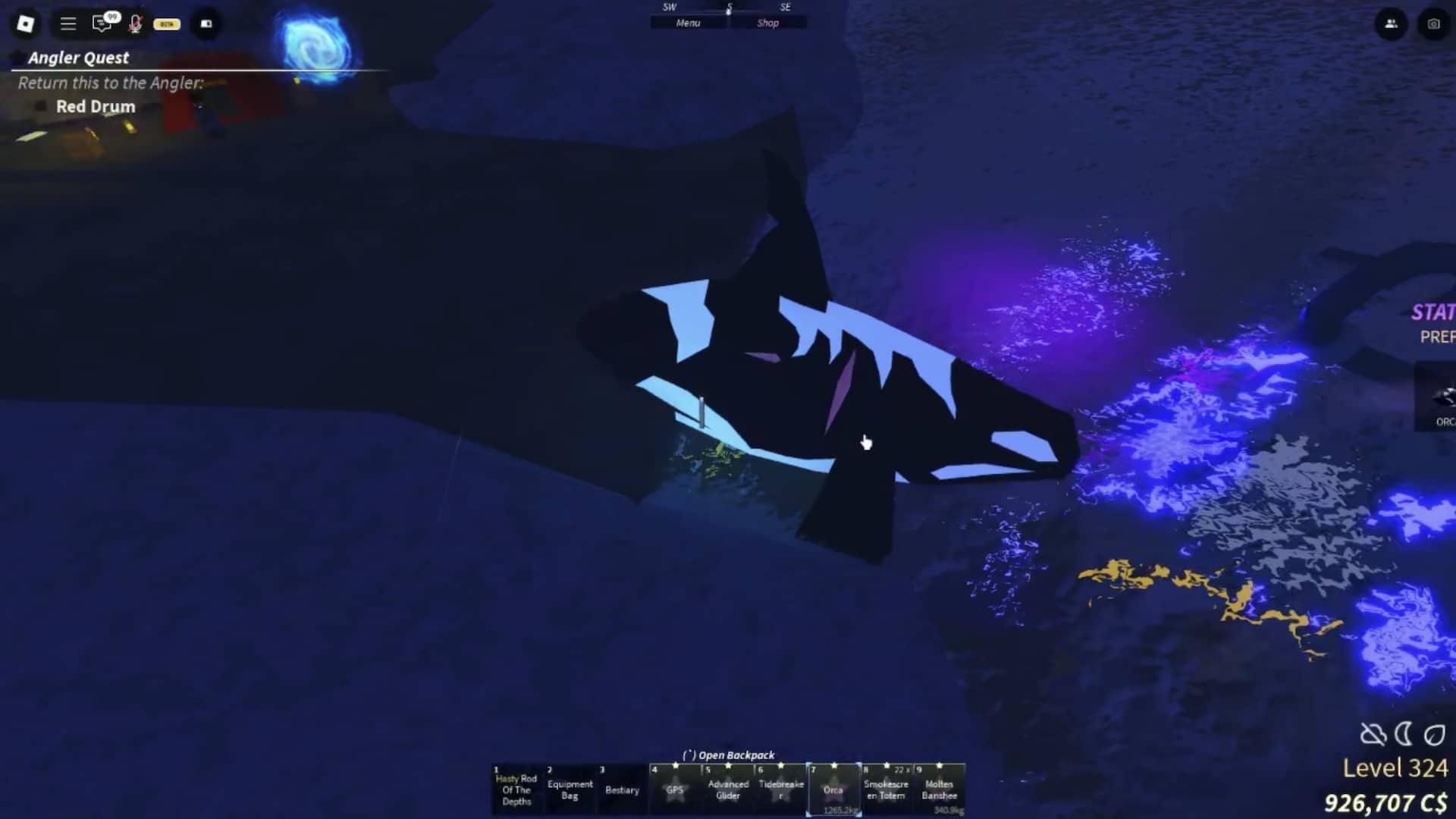Open the Shop from the top bar

(x=768, y=23)
